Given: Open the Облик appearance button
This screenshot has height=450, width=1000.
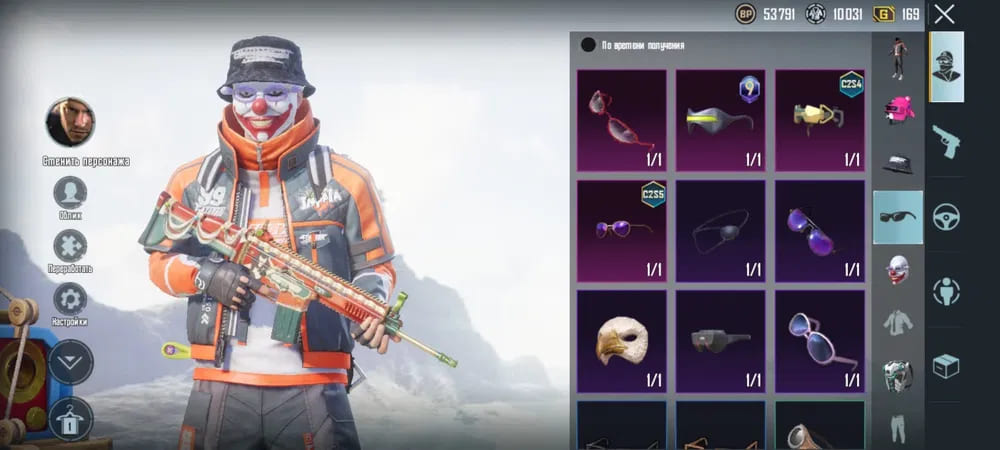Looking at the screenshot, I should pyautogui.click(x=70, y=192).
